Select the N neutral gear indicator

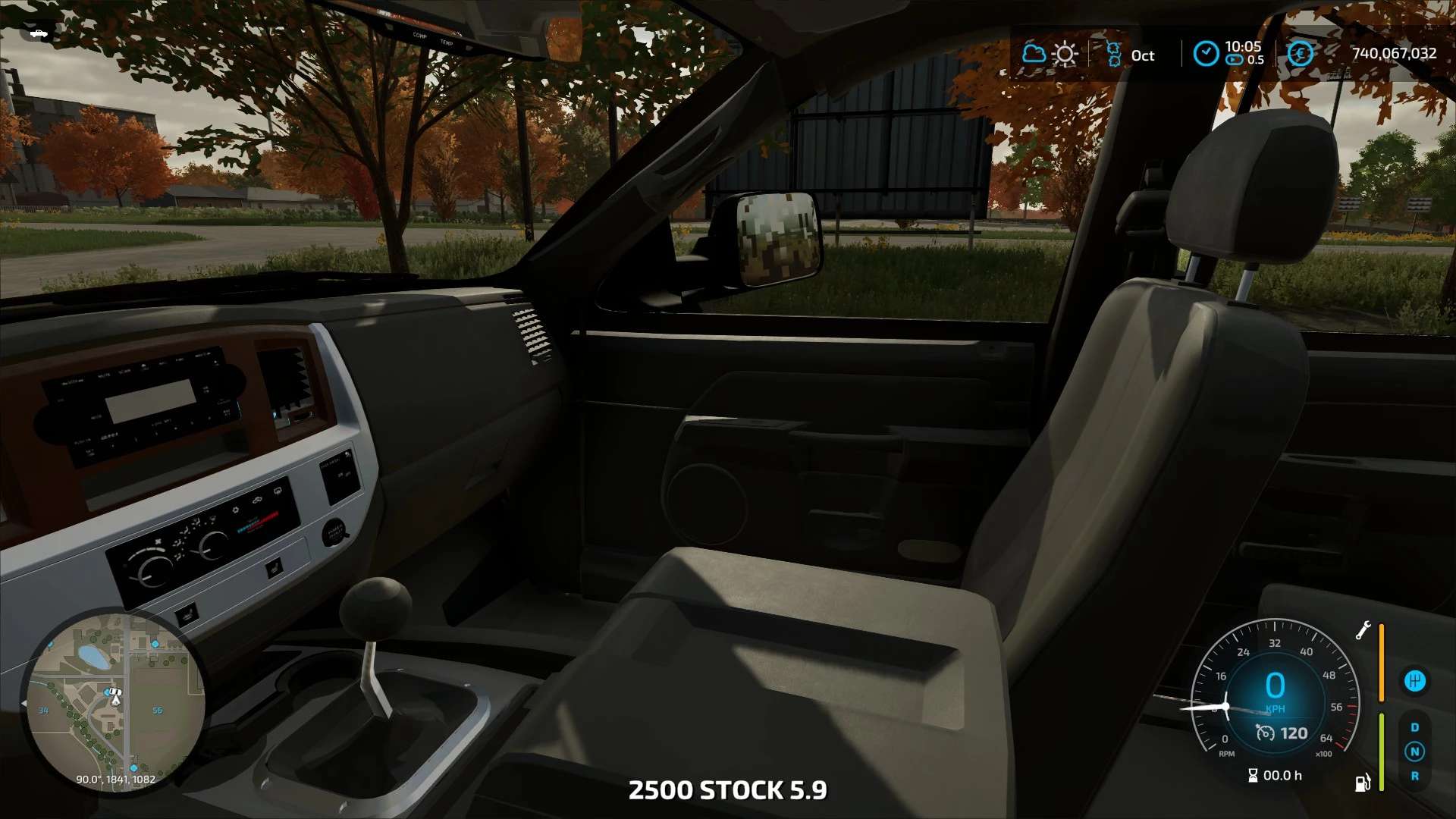(x=1414, y=752)
